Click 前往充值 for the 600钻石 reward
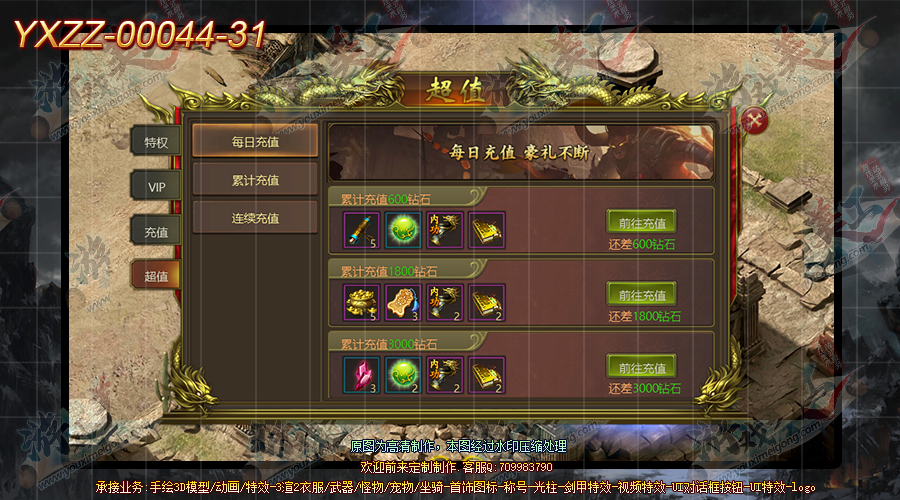Image resolution: width=900 pixels, height=500 pixels. coord(641,223)
